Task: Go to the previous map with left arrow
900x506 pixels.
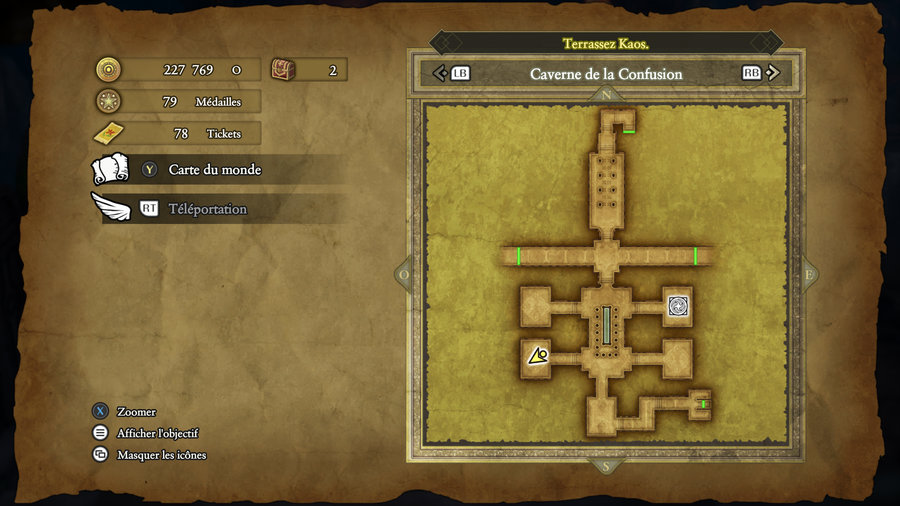Action: (x=439, y=73)
